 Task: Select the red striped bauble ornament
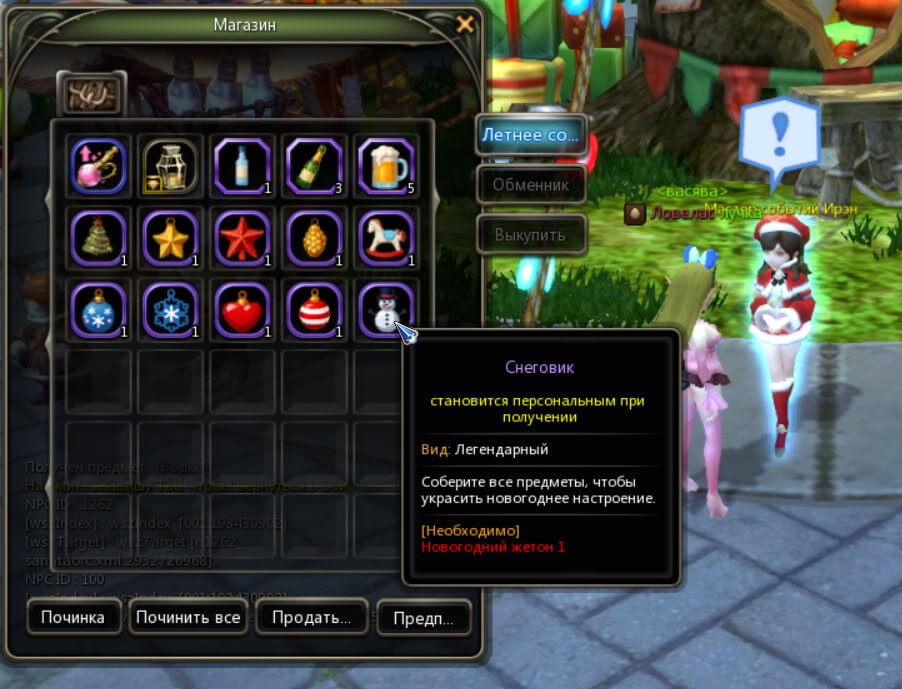[314, 309]
